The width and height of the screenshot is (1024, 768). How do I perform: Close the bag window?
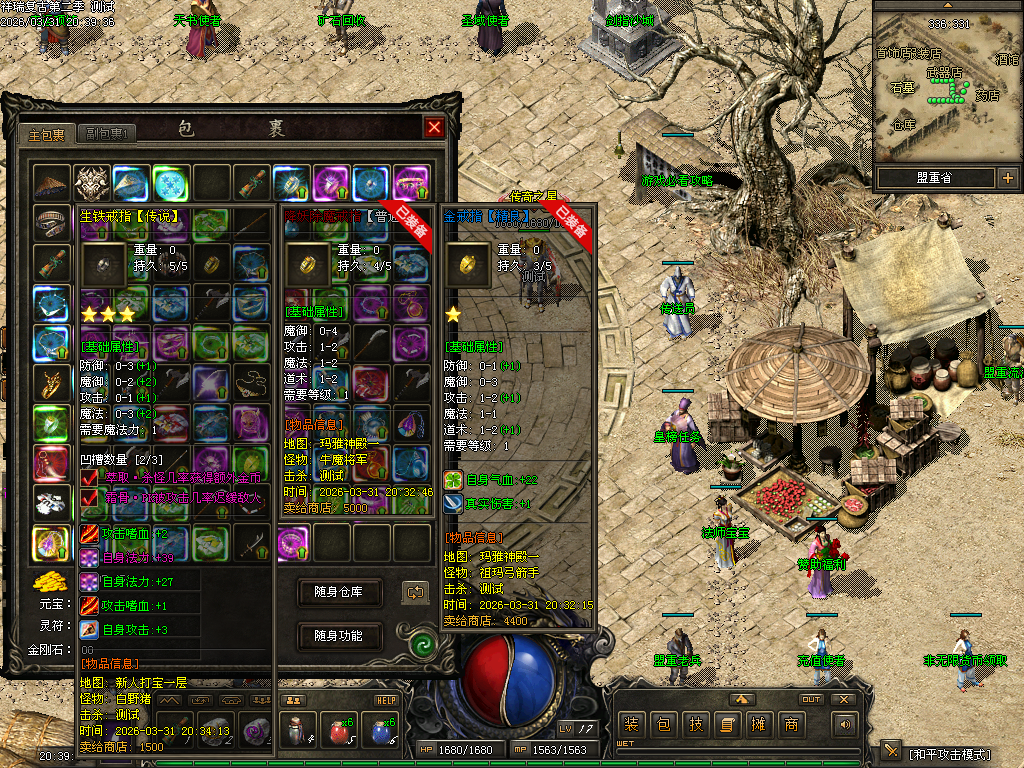pyautogui.click(x=433, y=127)
